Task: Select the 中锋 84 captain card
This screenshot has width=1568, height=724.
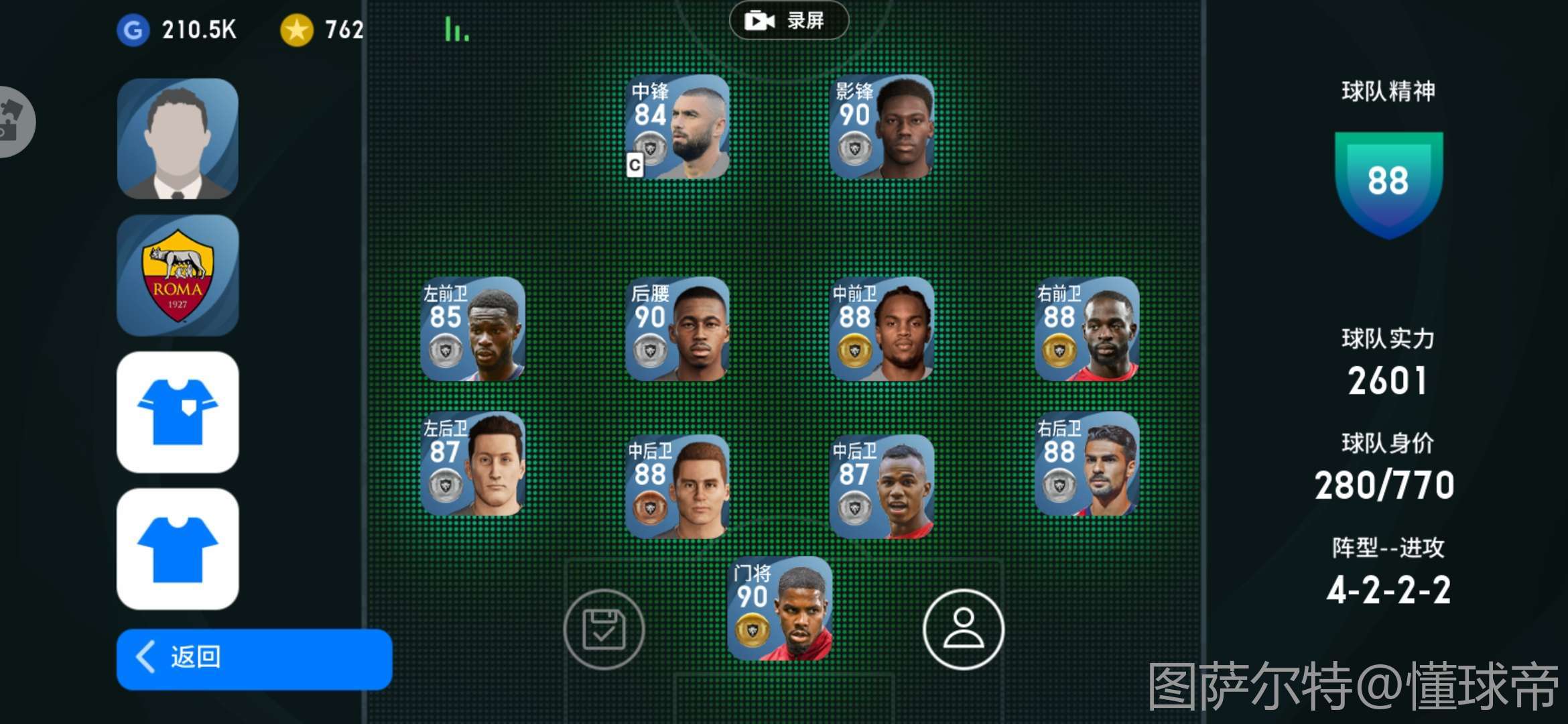Action: click(x=677, y=127)
